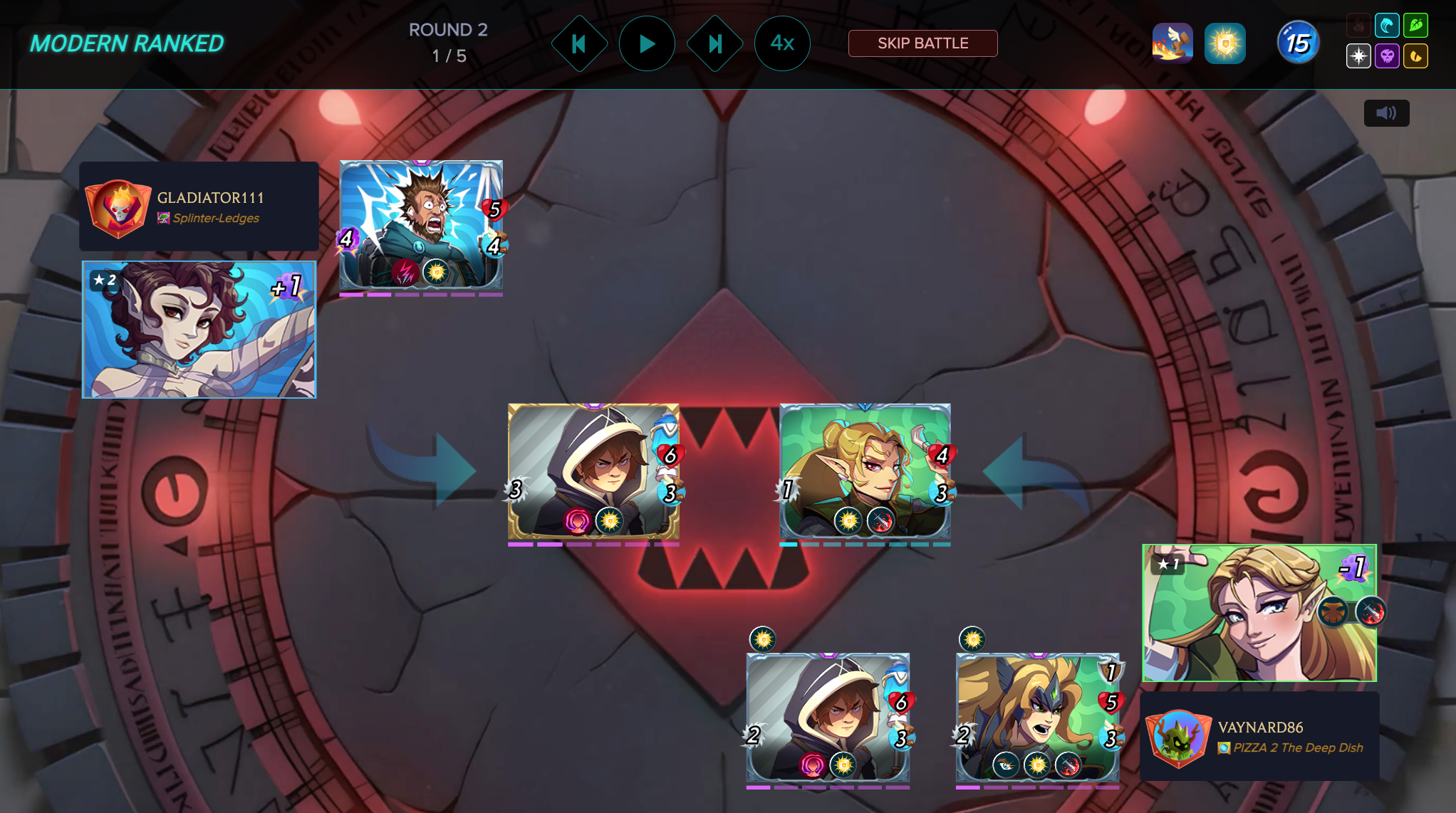1456x813 pixels.
Task: Select the gold-framed hooded fighter card
Action: (x=593, y=471)
